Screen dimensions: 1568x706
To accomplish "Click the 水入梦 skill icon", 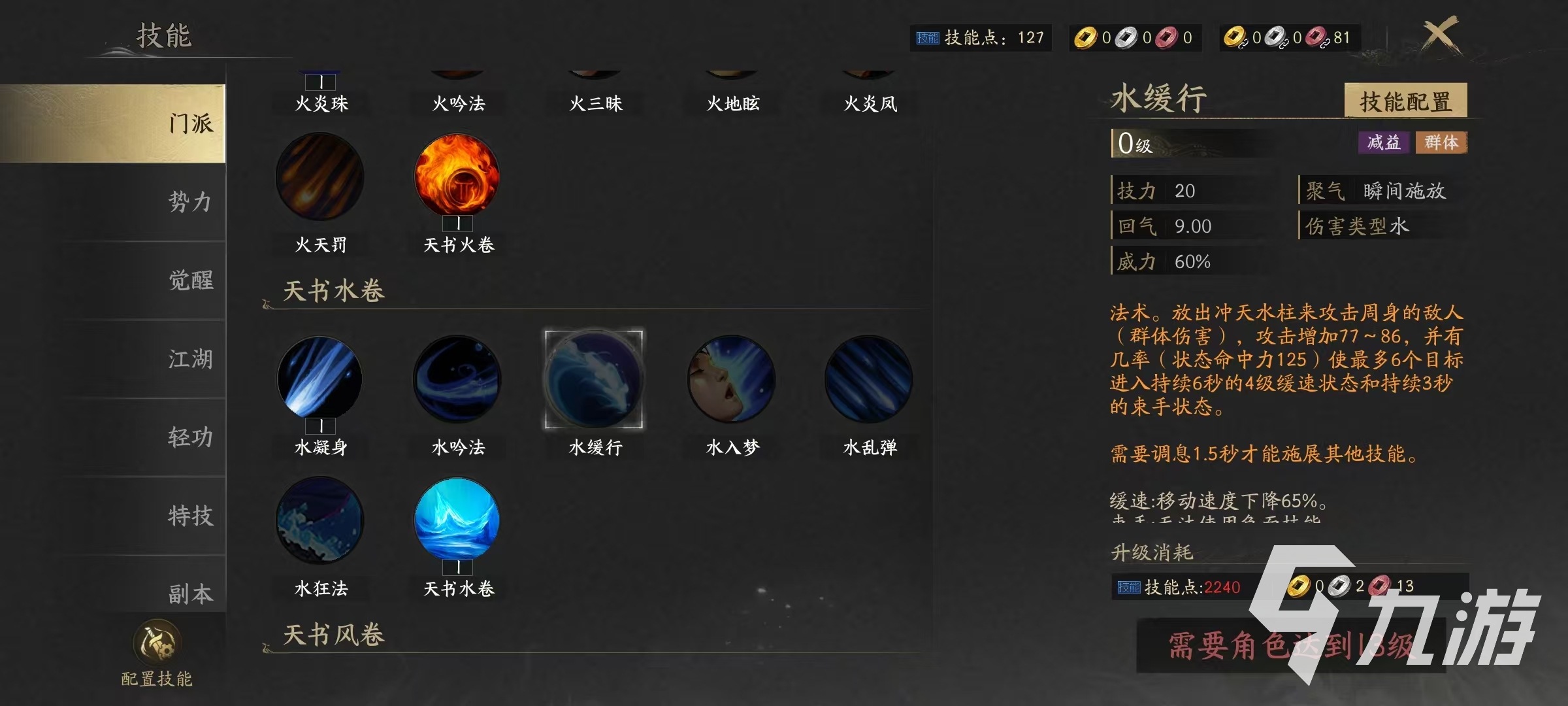I will (x=730, y=382).
